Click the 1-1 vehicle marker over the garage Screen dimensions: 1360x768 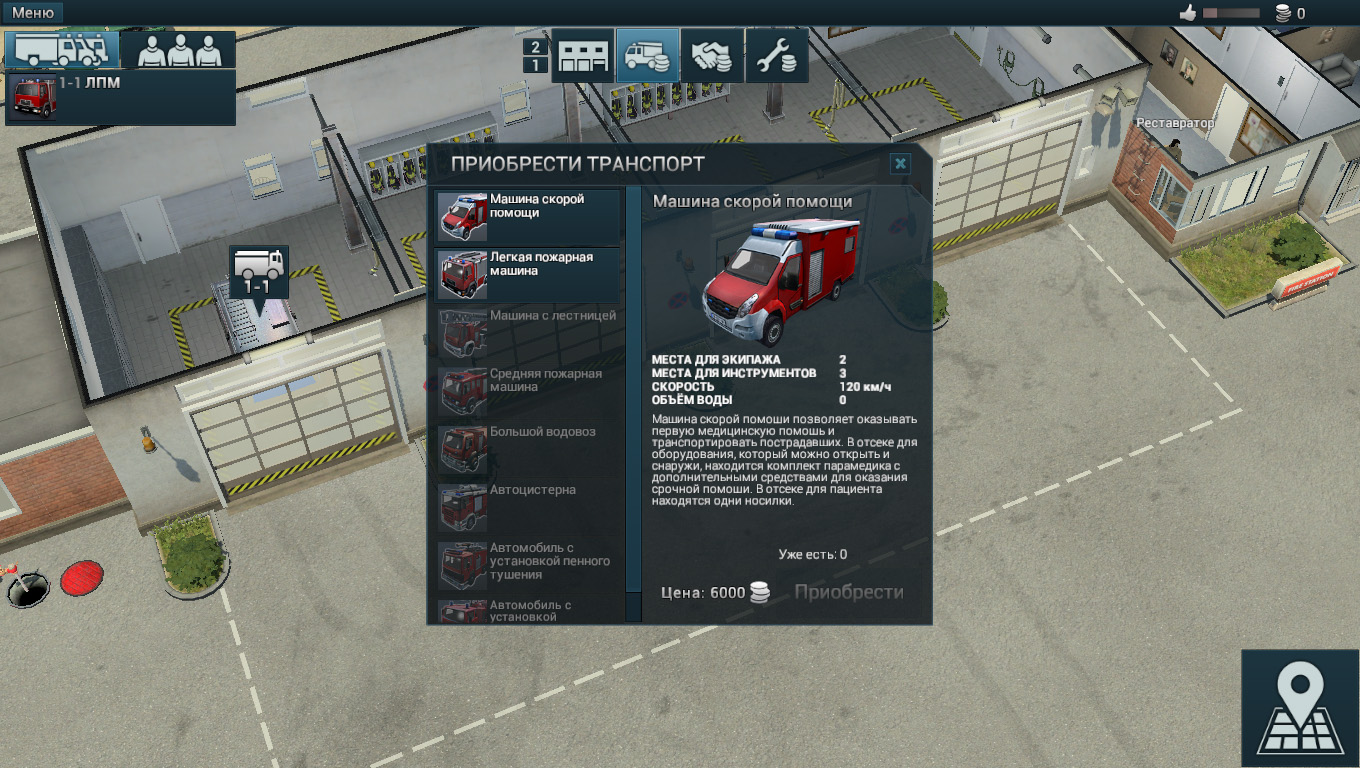259,272
